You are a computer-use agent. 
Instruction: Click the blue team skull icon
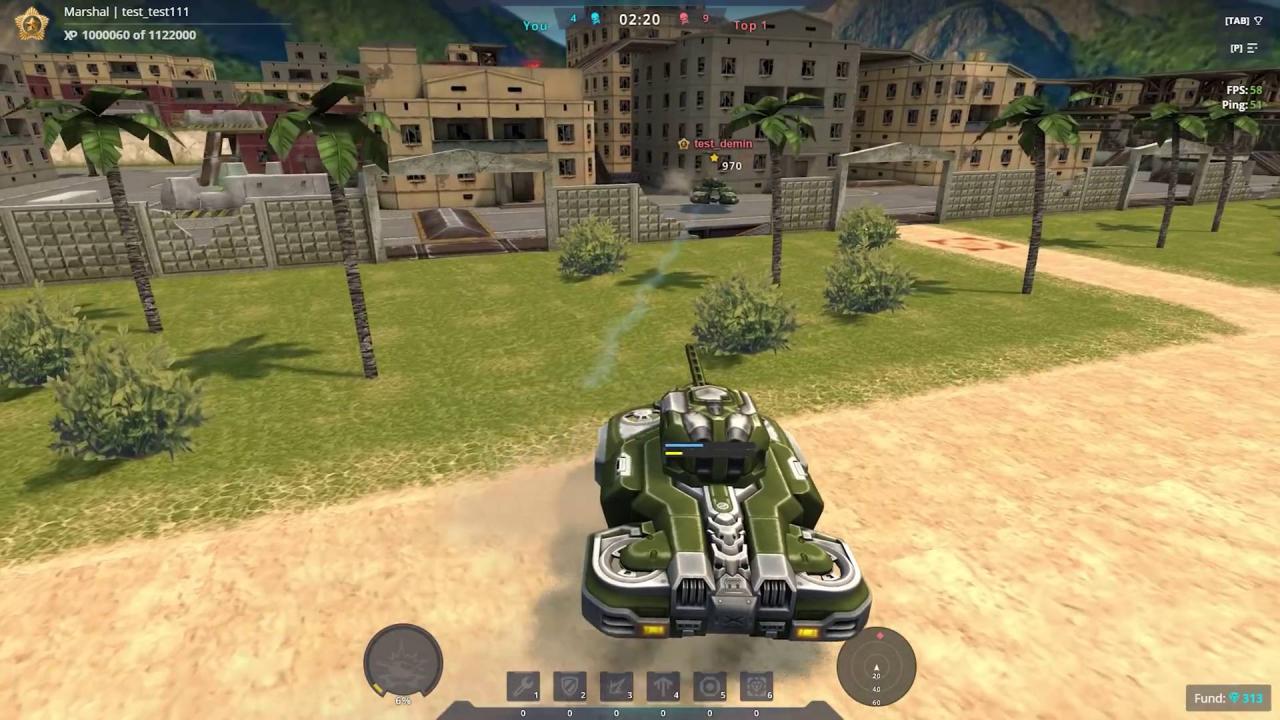[594, 18]
